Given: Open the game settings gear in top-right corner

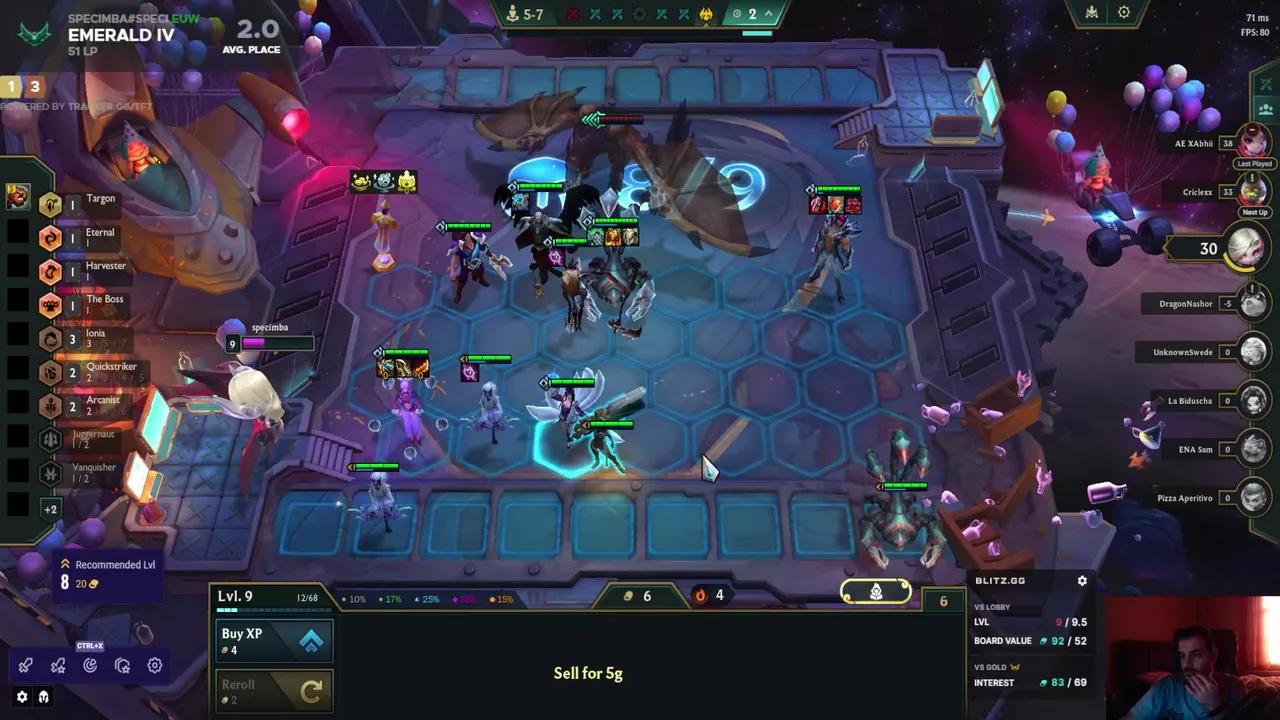Looking at the screenshot, I should point(1124,12).
